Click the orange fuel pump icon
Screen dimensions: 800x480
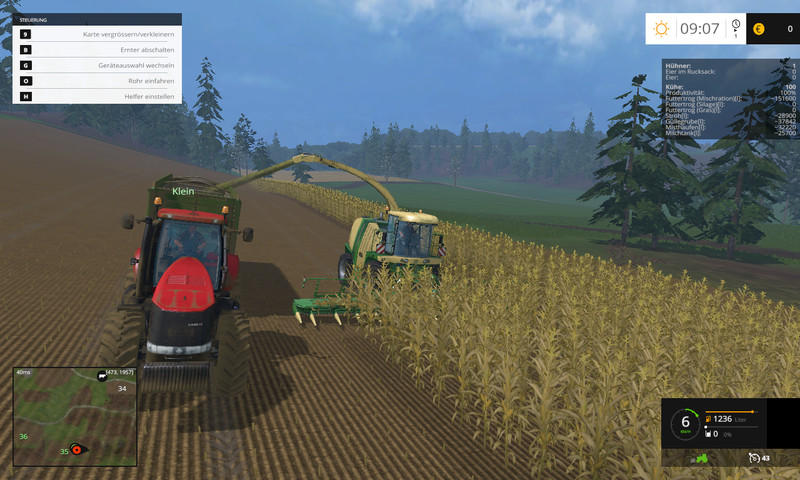click(709, 419)
